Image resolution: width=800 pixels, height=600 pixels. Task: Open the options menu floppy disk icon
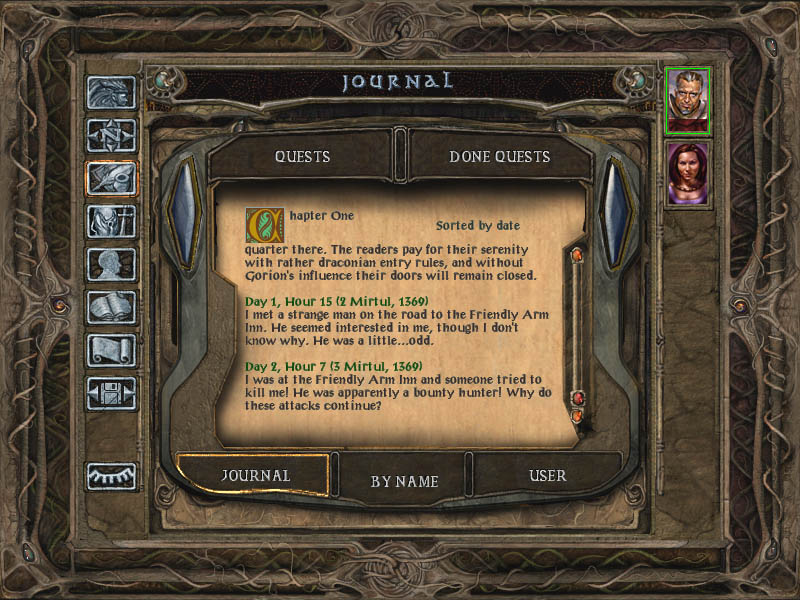coord(111,393)
